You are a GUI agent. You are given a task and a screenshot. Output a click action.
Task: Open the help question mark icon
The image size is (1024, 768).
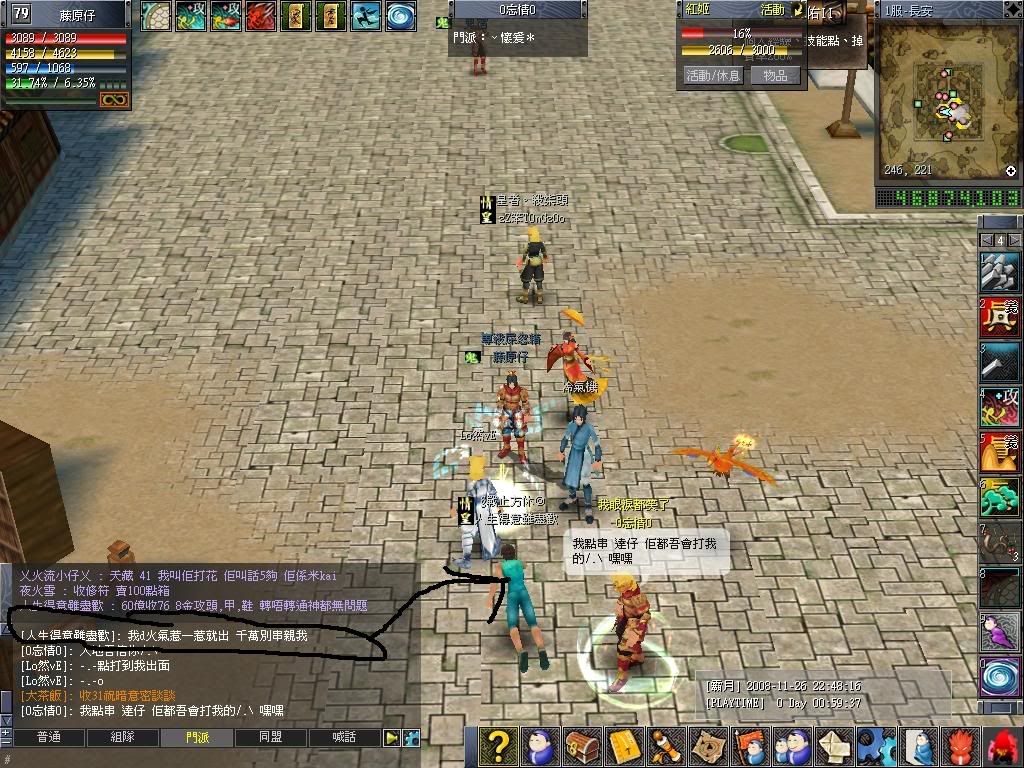(x=498, y=746)
